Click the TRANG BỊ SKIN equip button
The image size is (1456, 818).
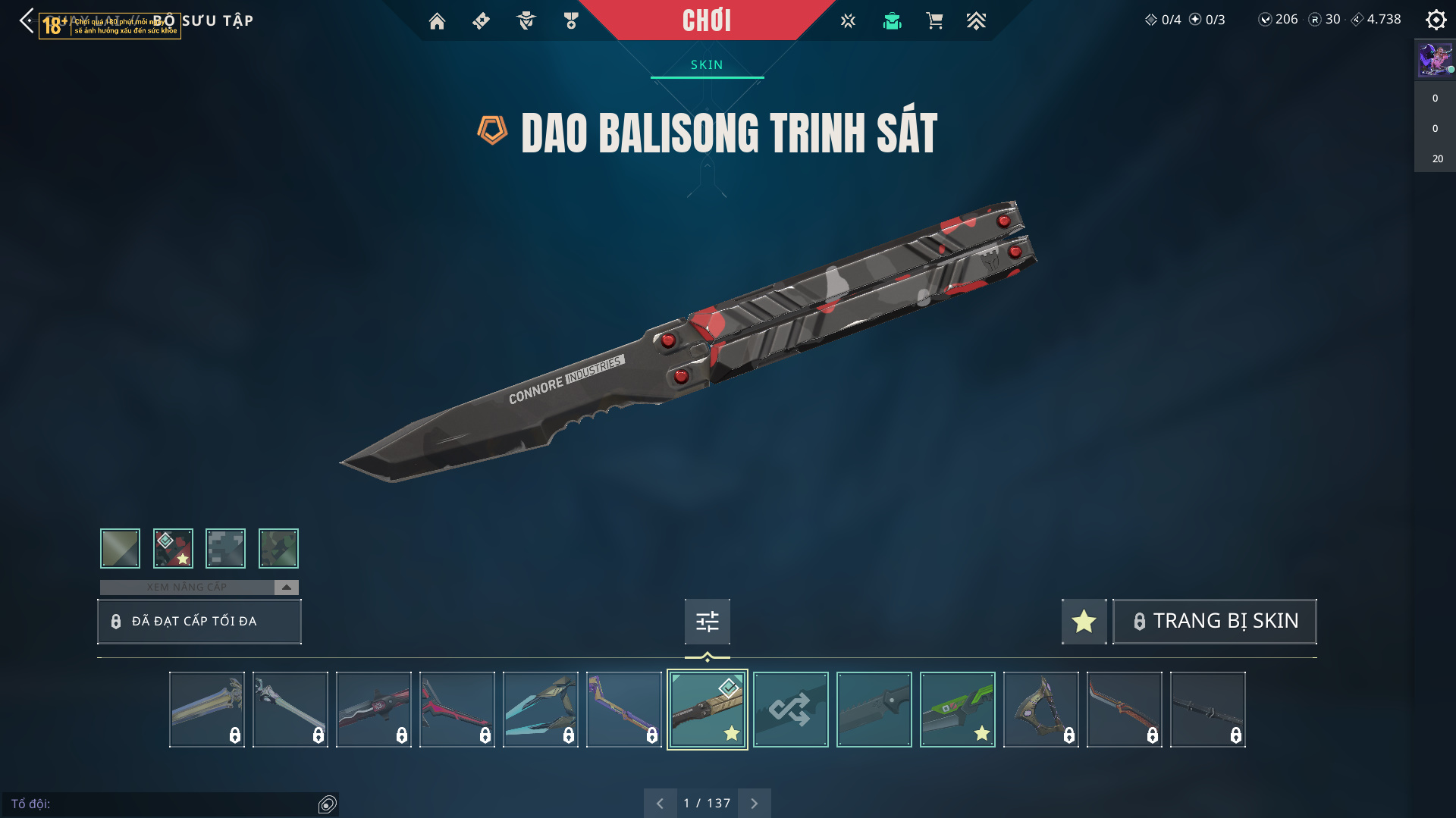click(x=1214, y=622)
